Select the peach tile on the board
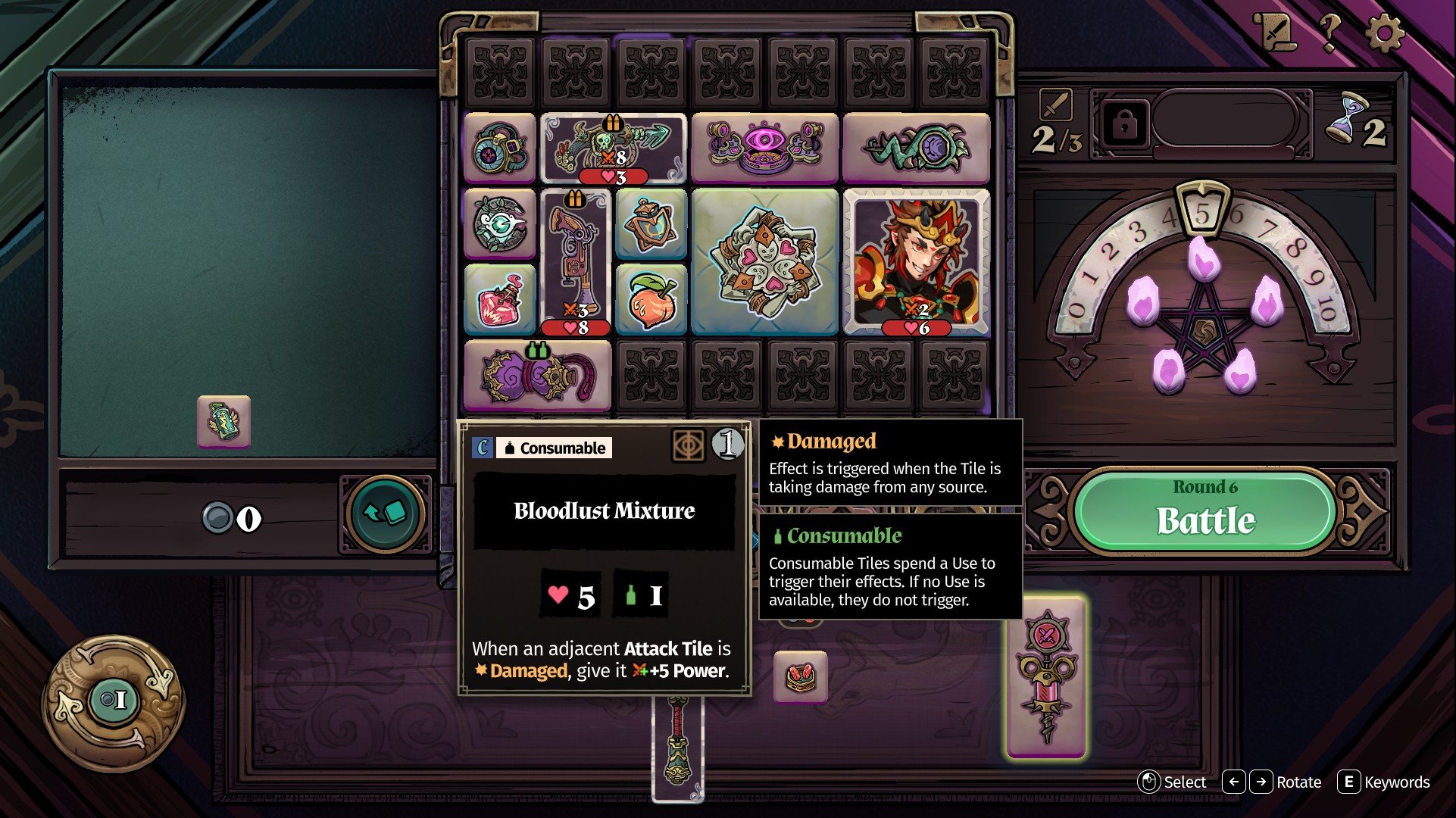The height and width of the screenshot is (818, 1456). [651, 299]
